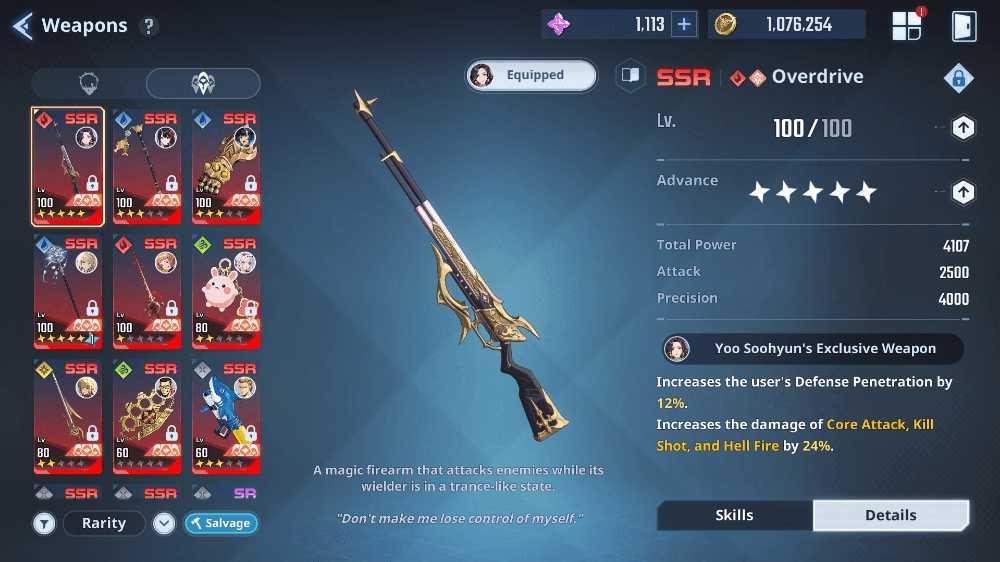Select the golden gauntlet weapon card
The width and height of the screenshot is (1000, 562).
(x=226, y=166)
